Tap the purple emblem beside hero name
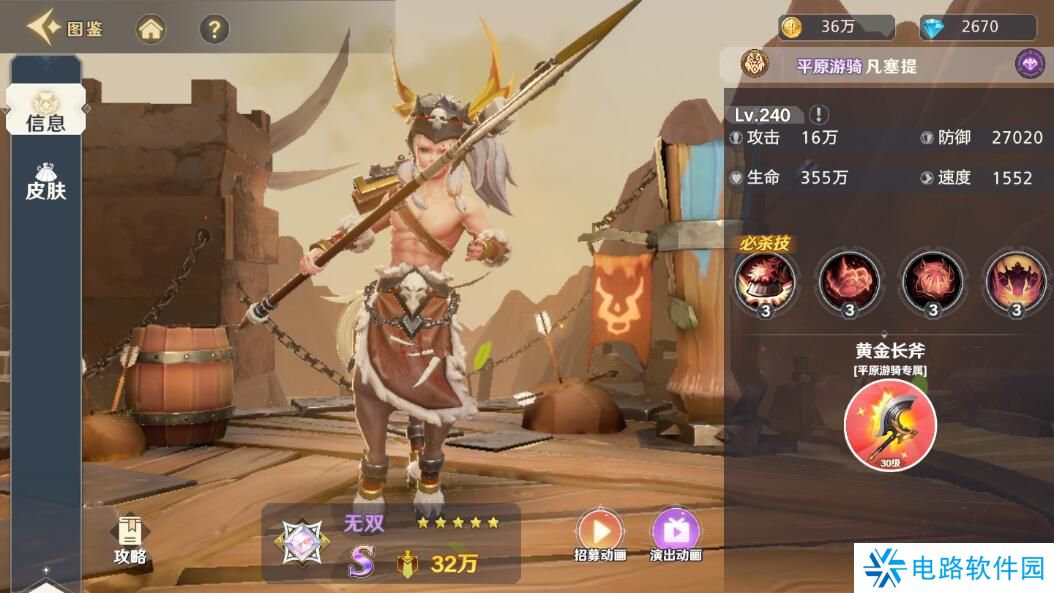 1030,65
